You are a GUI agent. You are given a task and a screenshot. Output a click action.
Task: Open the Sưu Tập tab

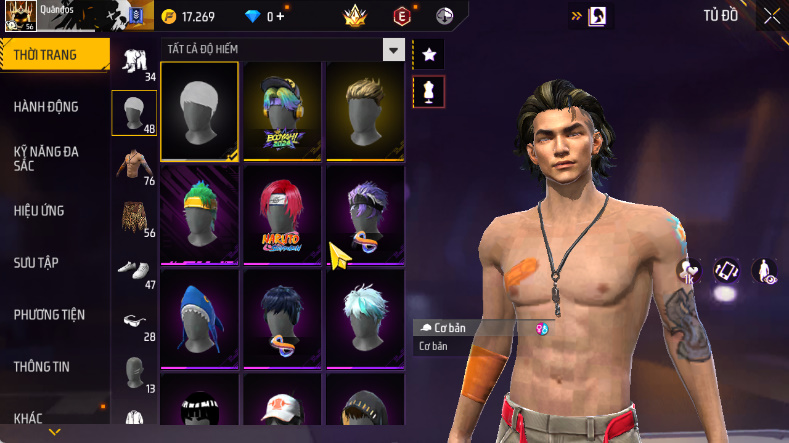tap(37, 263)
